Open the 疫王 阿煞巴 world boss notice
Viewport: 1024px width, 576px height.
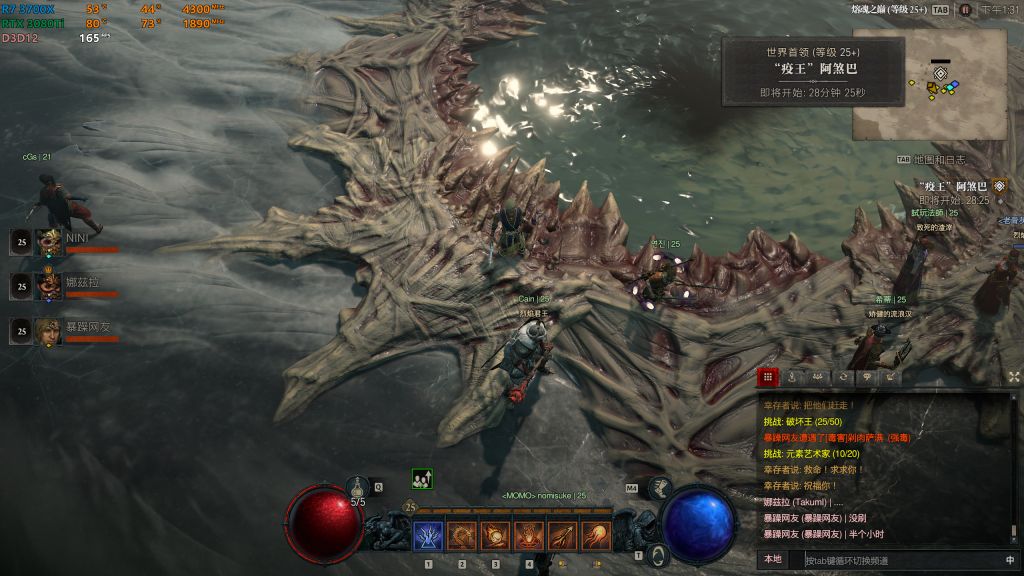(x=813, y=72)
